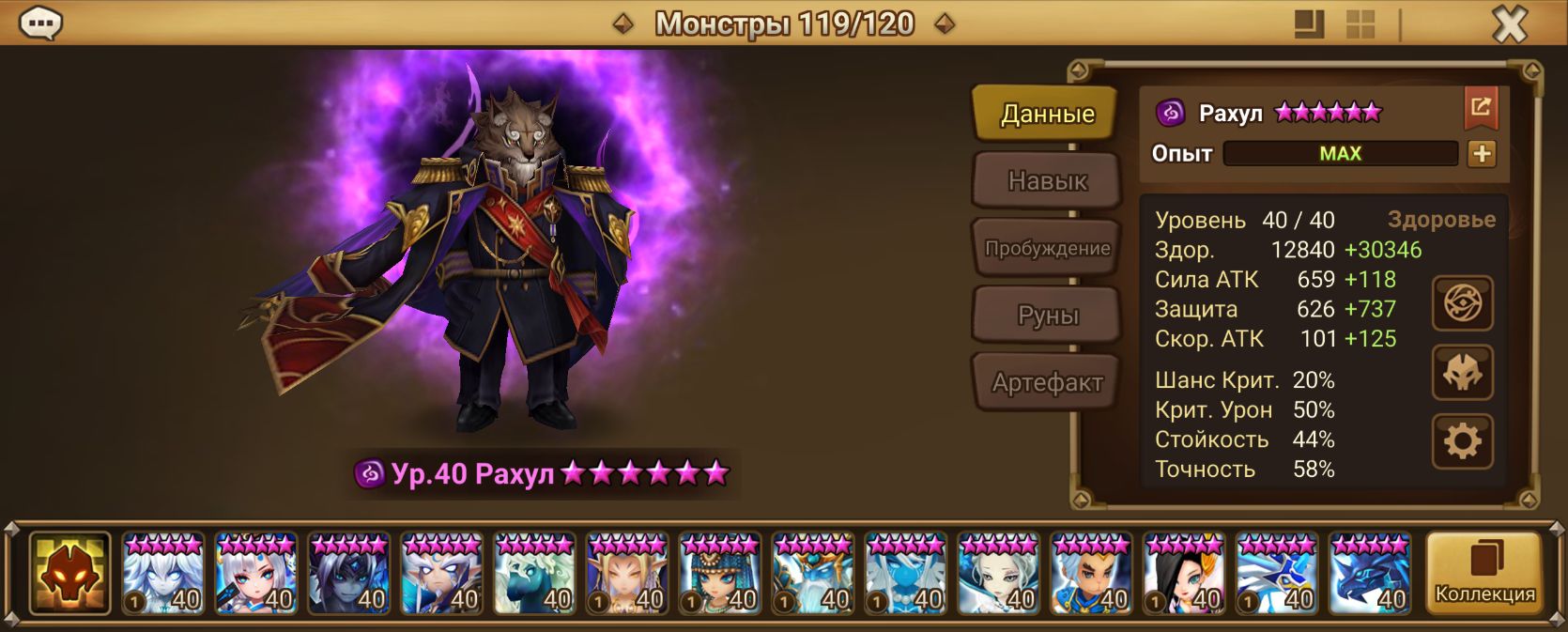1568x632 pixels.
Task: Select the Пробуждение tab
Action: pos(1046,248)
